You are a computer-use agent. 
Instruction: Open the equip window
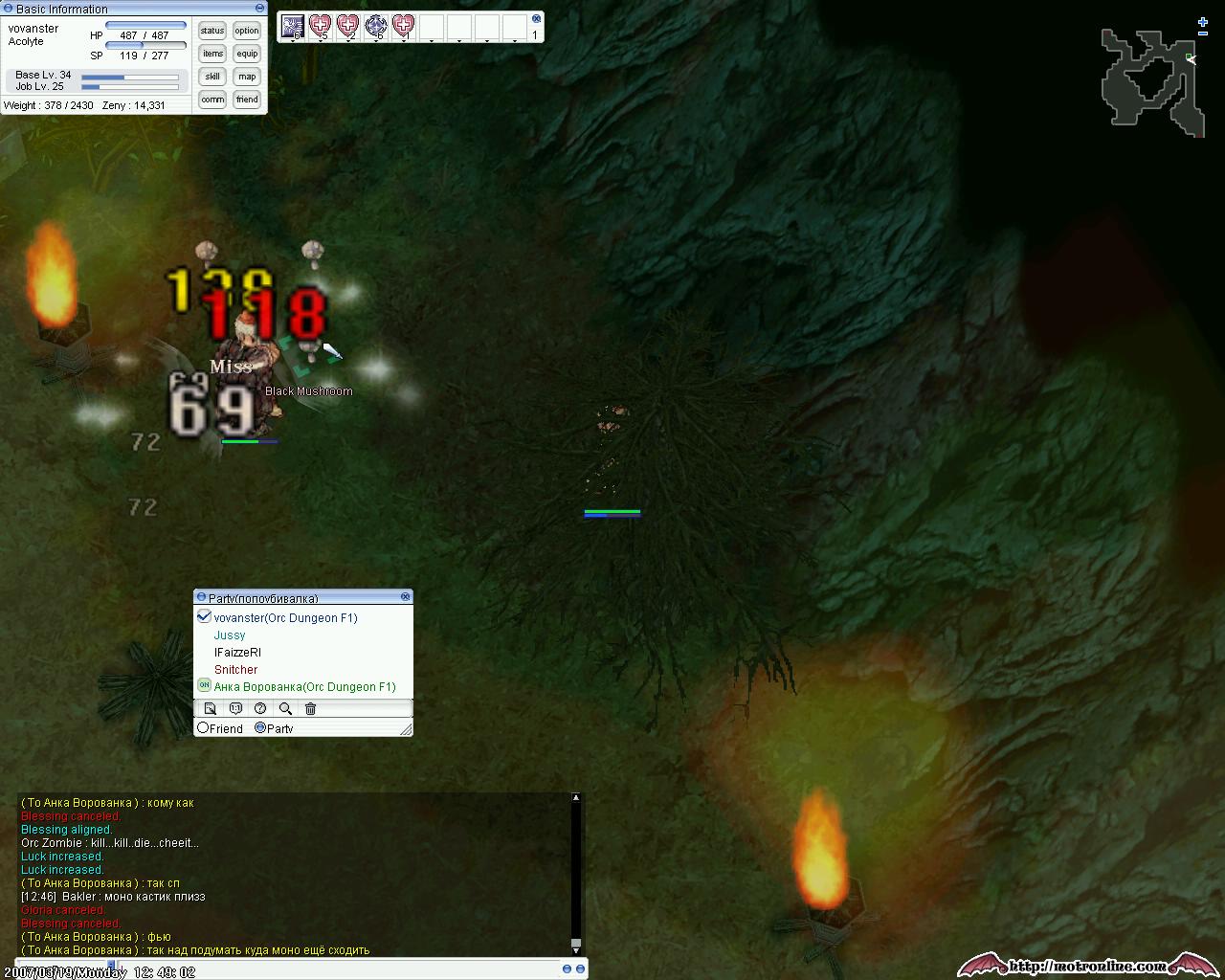(247, 54)
